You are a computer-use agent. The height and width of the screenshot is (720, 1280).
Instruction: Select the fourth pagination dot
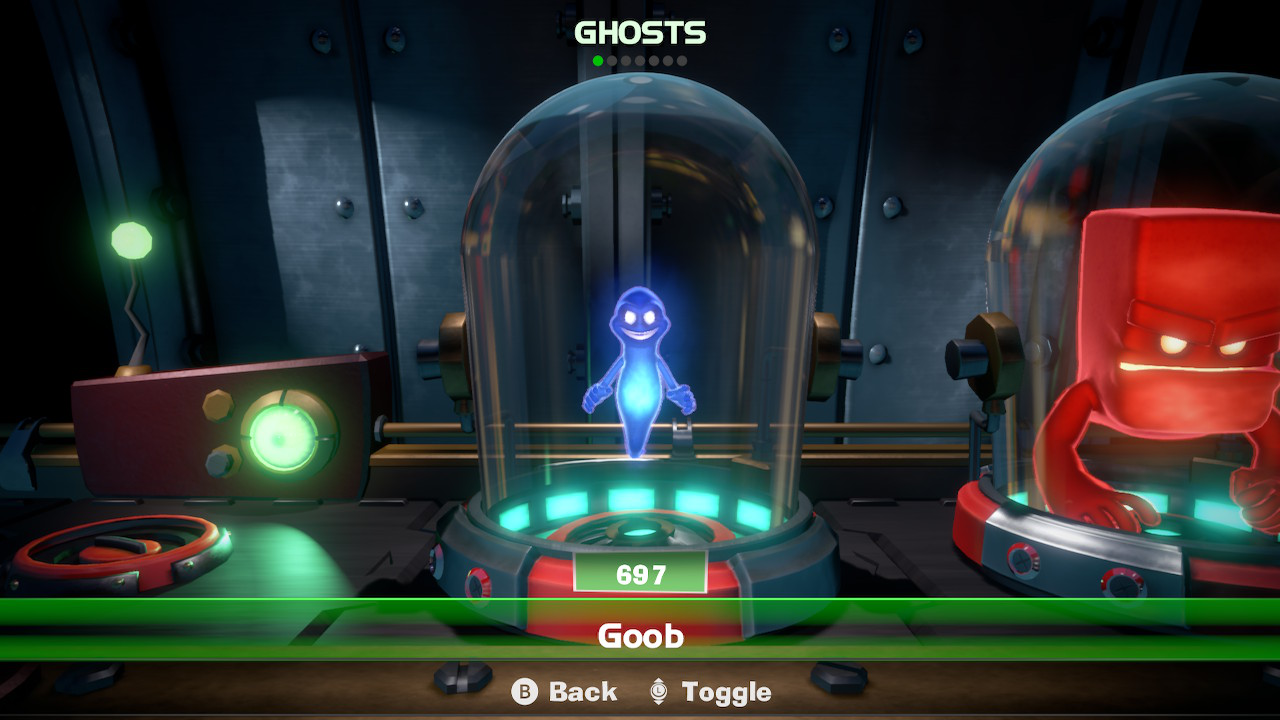coord(640,60)
